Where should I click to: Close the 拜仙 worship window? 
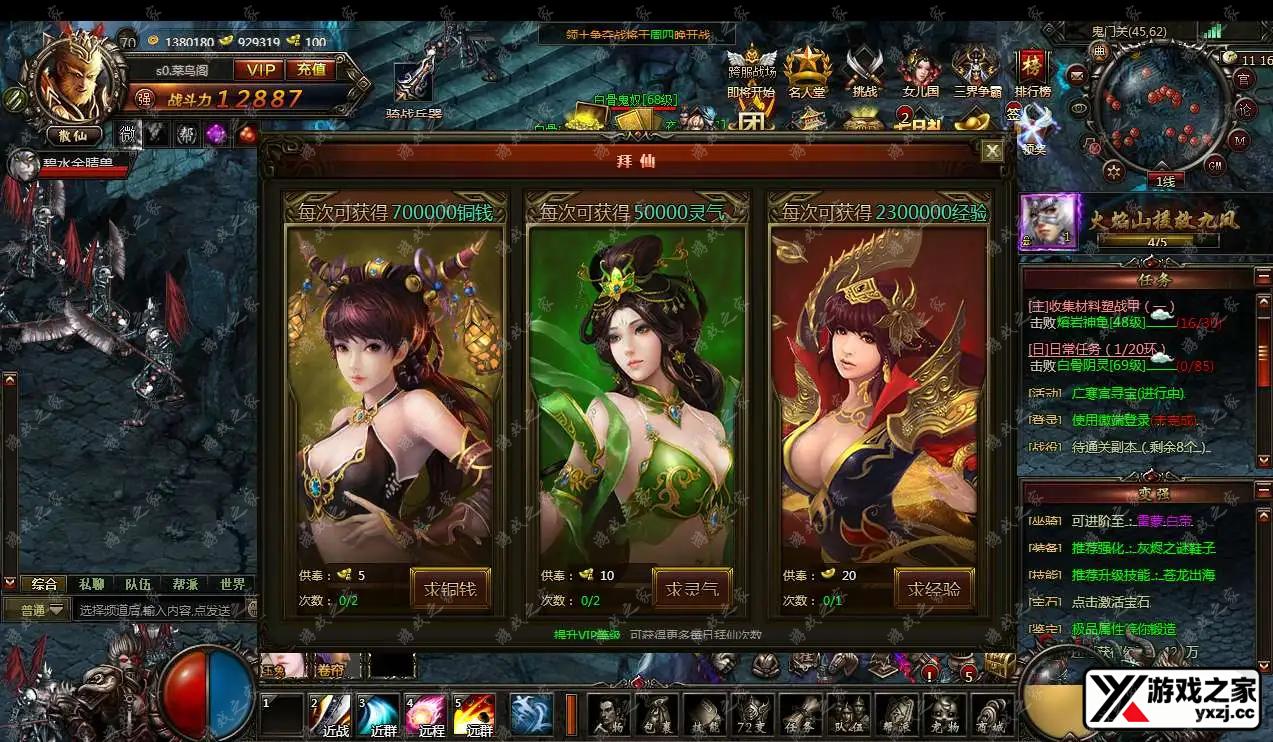tap(991, 151)
